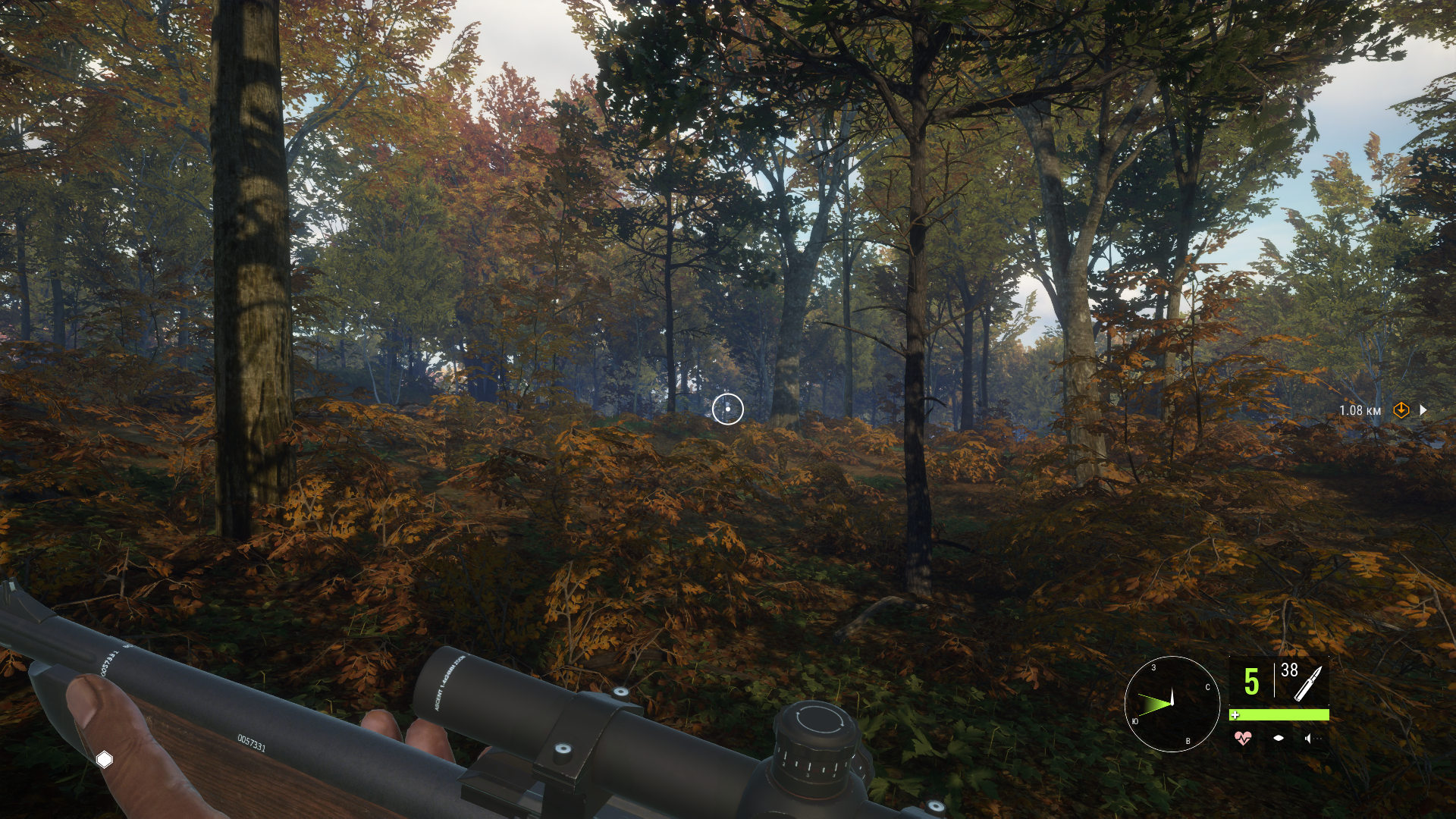Click the pink heart rate icon
Image resolution: width=1456 pixels, height=819 pixels.
click(1243, 738)
